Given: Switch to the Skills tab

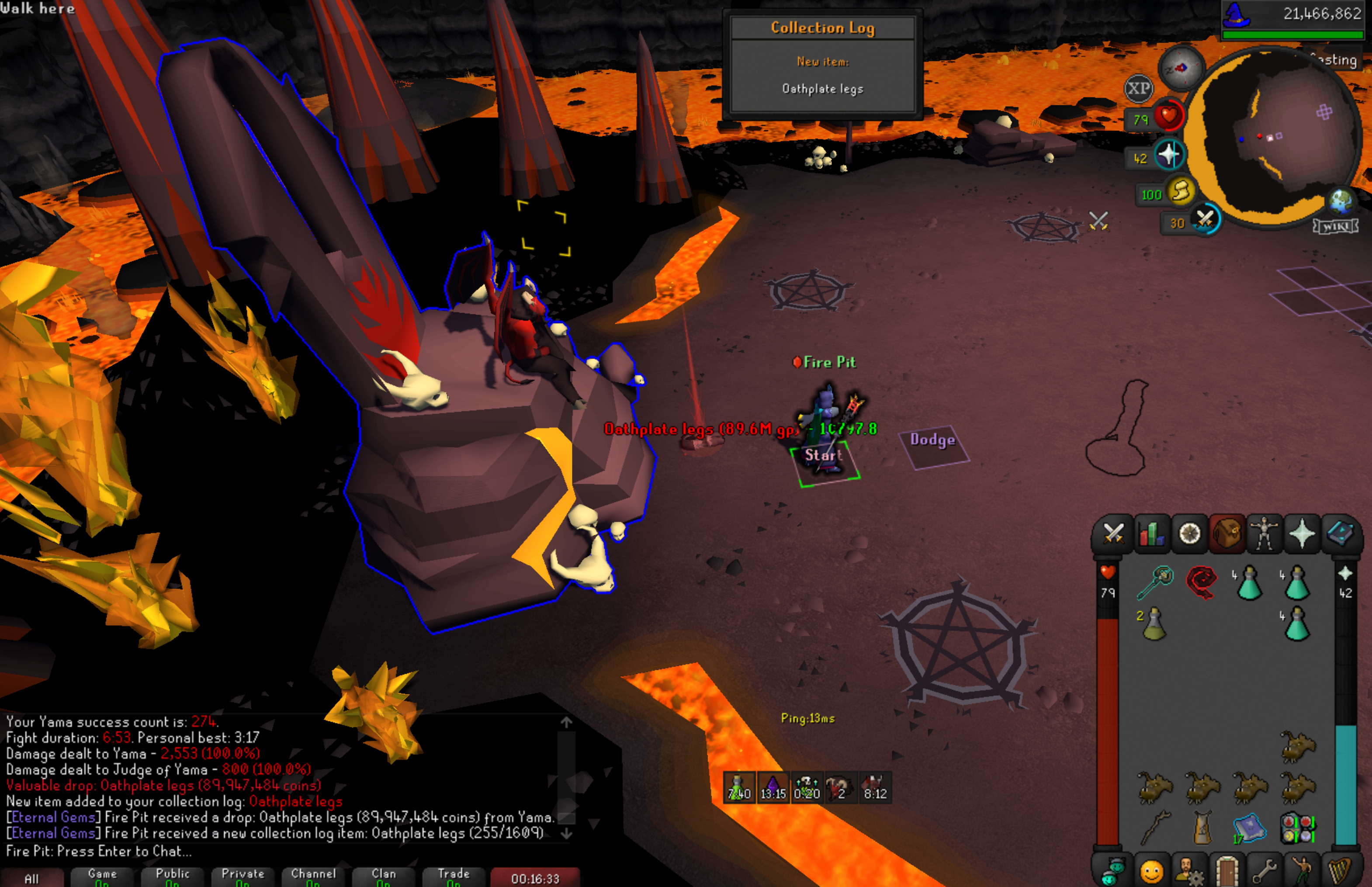Looking at the screenshot, I should point(1151,534).
